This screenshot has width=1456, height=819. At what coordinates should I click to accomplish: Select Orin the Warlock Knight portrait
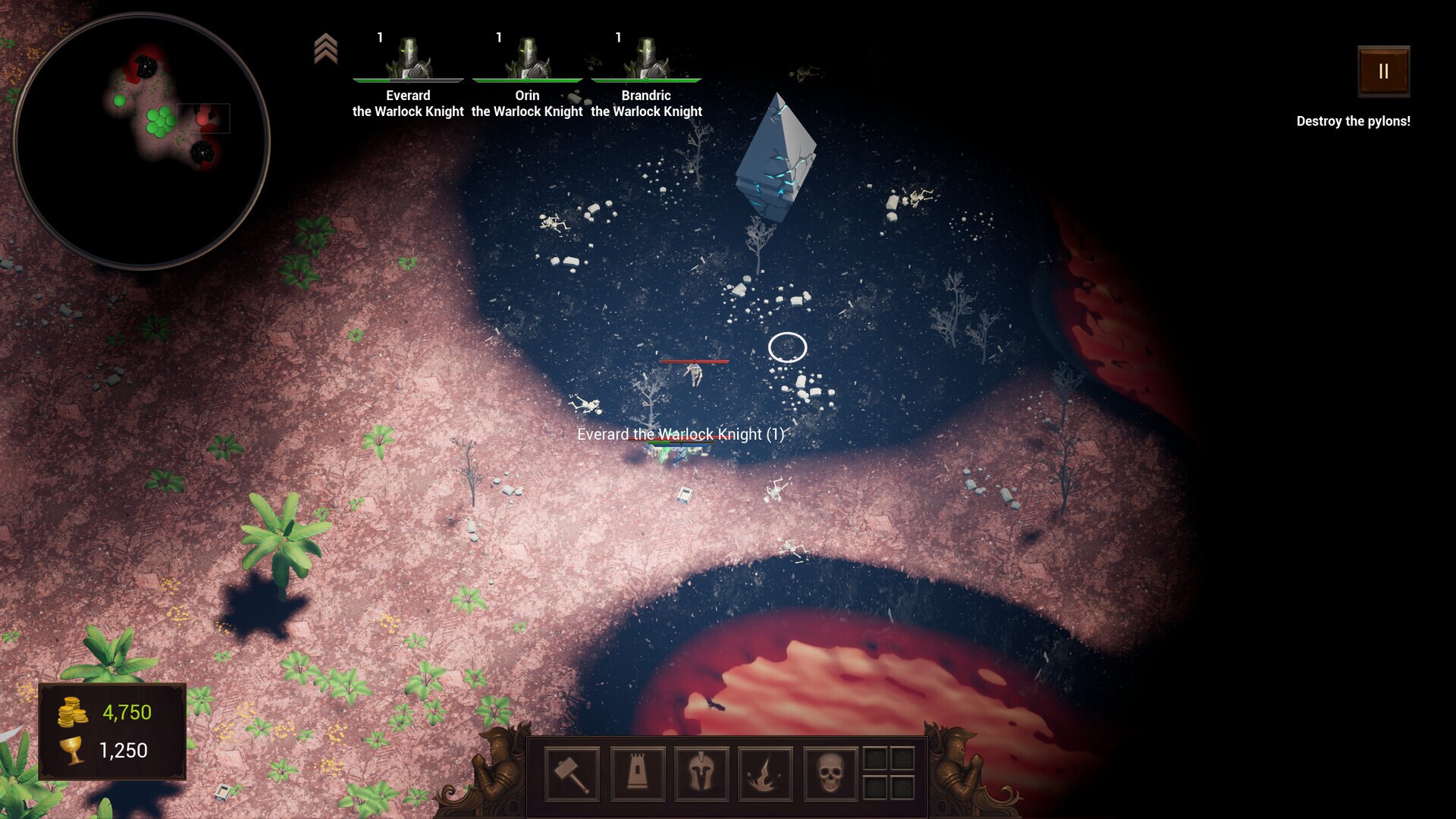tap(527, 57)
